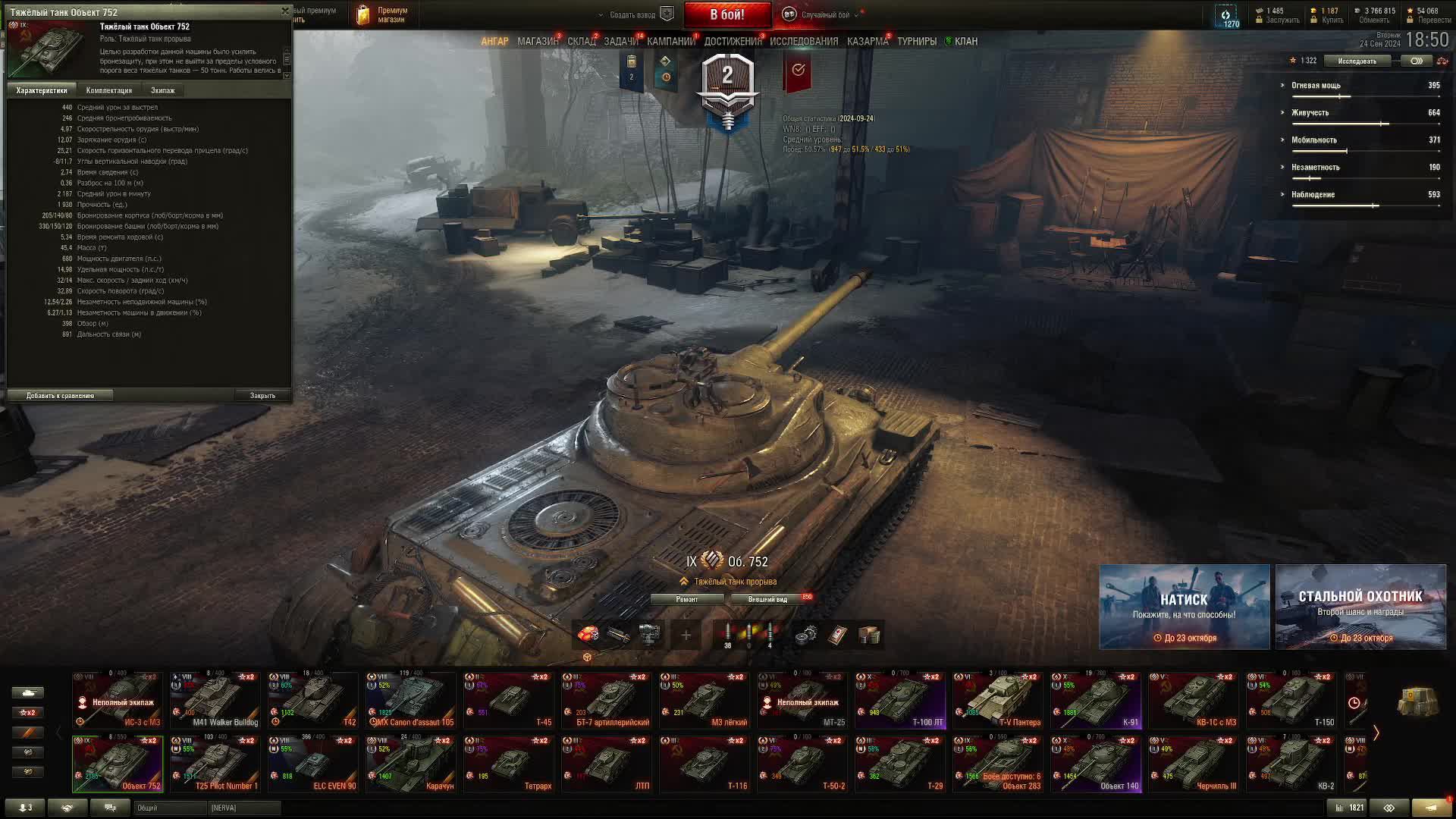The image size is (1456, 819).
Task: Open the ЗАДАЧИ missions menu
Action: 621,42
